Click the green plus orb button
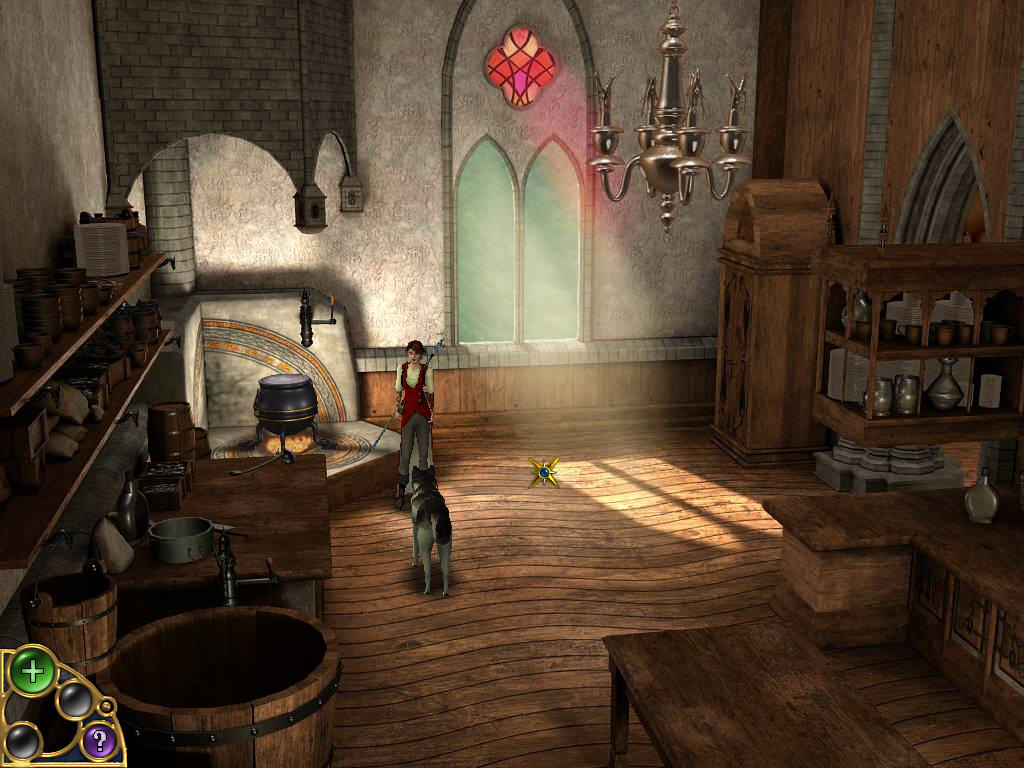This screenshot has height=768, width=1024. tap(32, 671)
